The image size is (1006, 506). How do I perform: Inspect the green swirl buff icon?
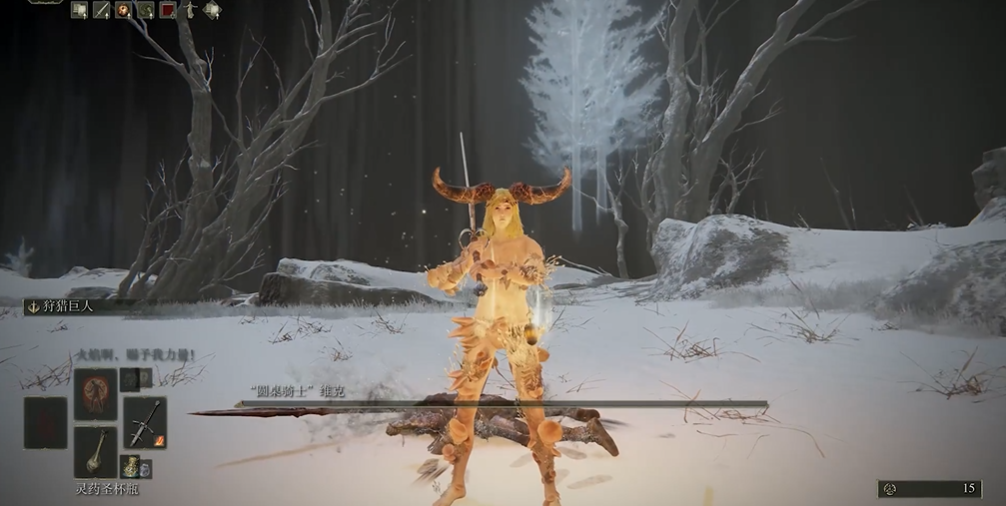pos(146,10)
